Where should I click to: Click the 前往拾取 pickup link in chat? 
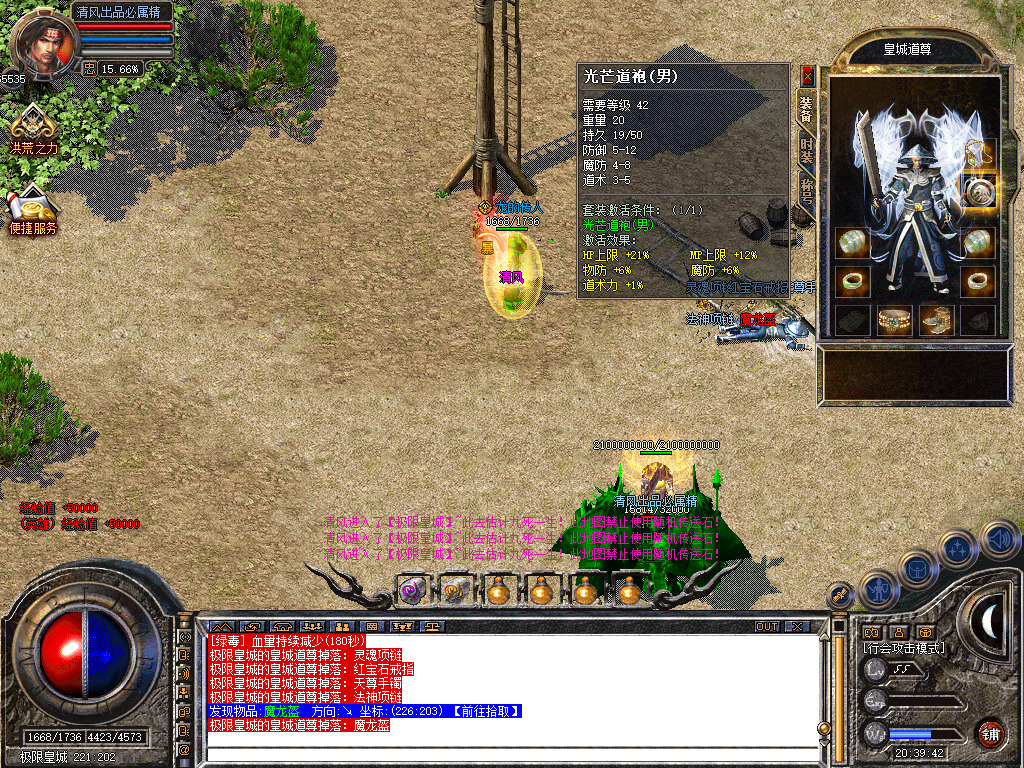pos(484,711)
